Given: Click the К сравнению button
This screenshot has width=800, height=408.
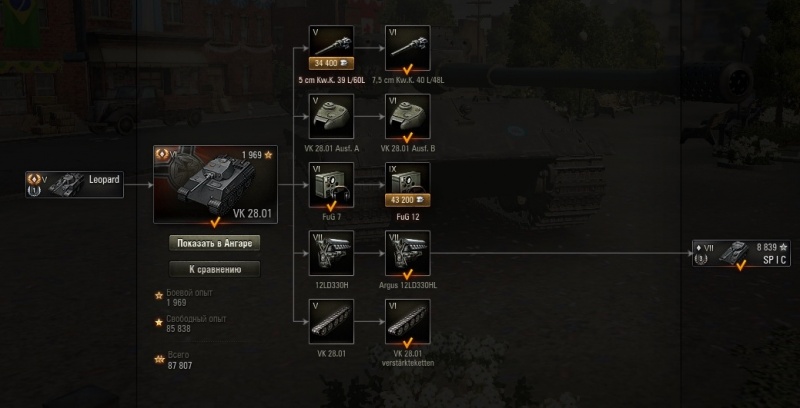Looking at the screenshot, I should pos(214,268).
